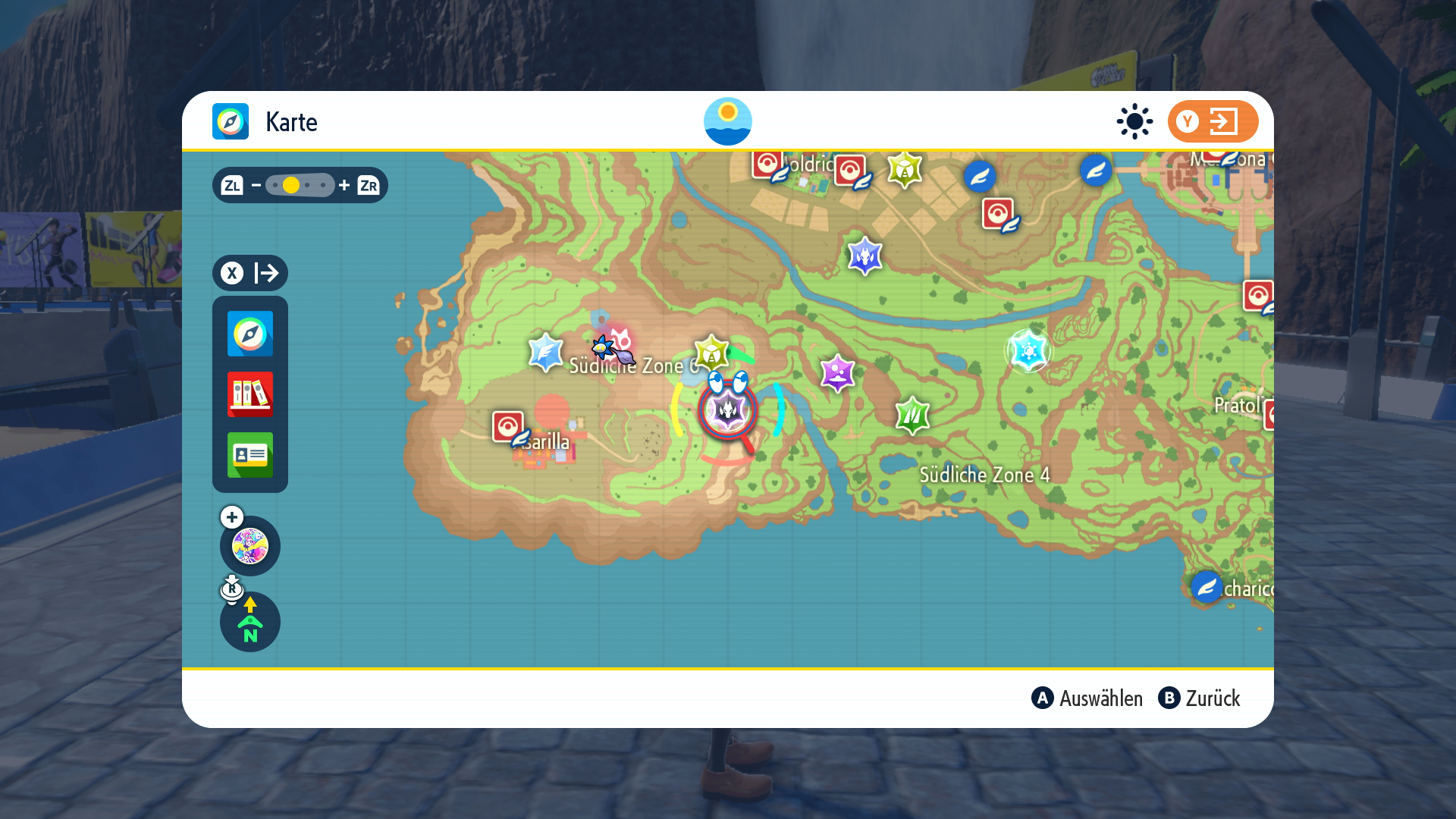Switch to the Pokédex bookshelf tab
Viewport: 1456px width, 819px height.
(x=249, y=394)
